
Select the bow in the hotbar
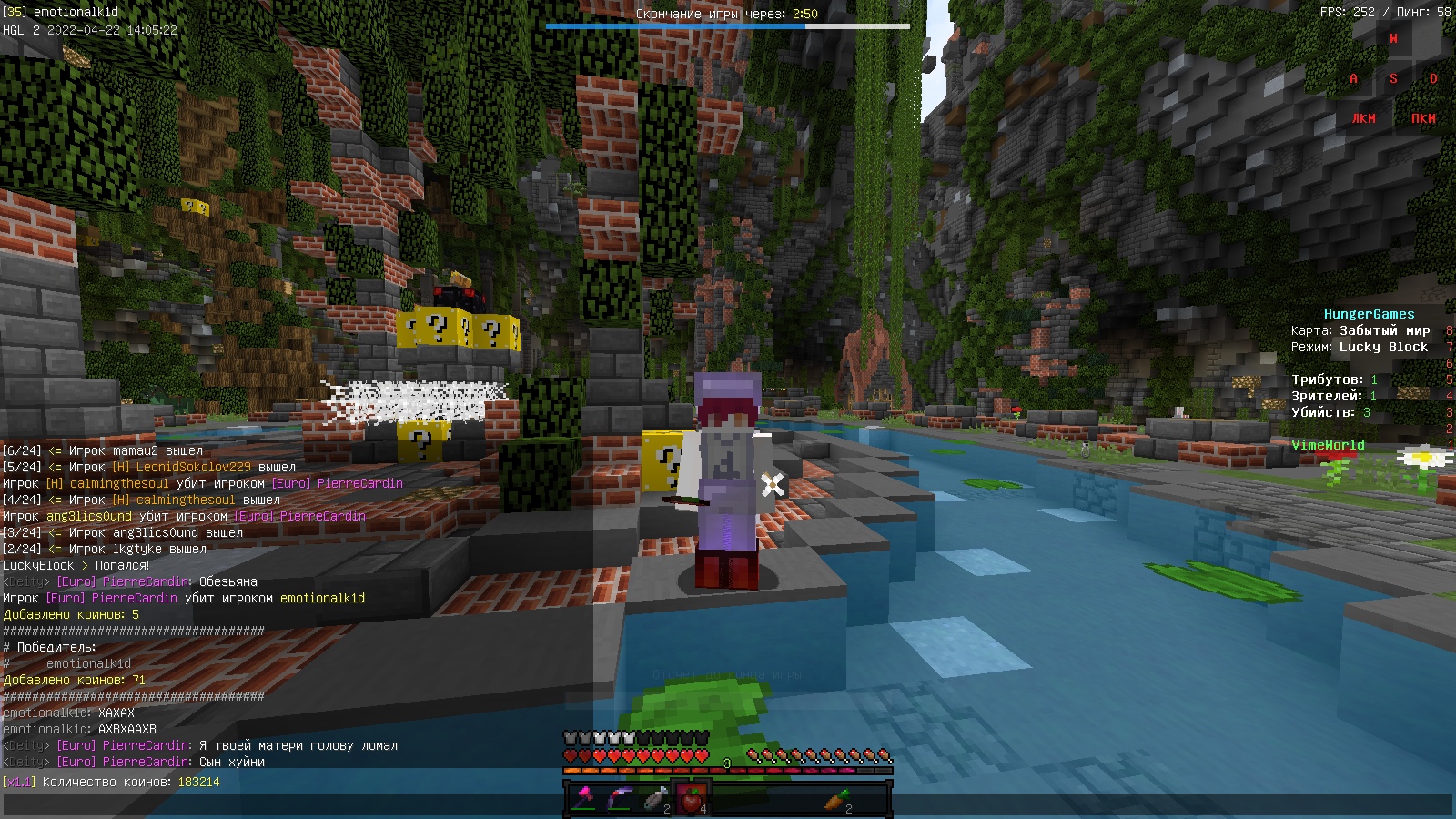tap(620, 797)
